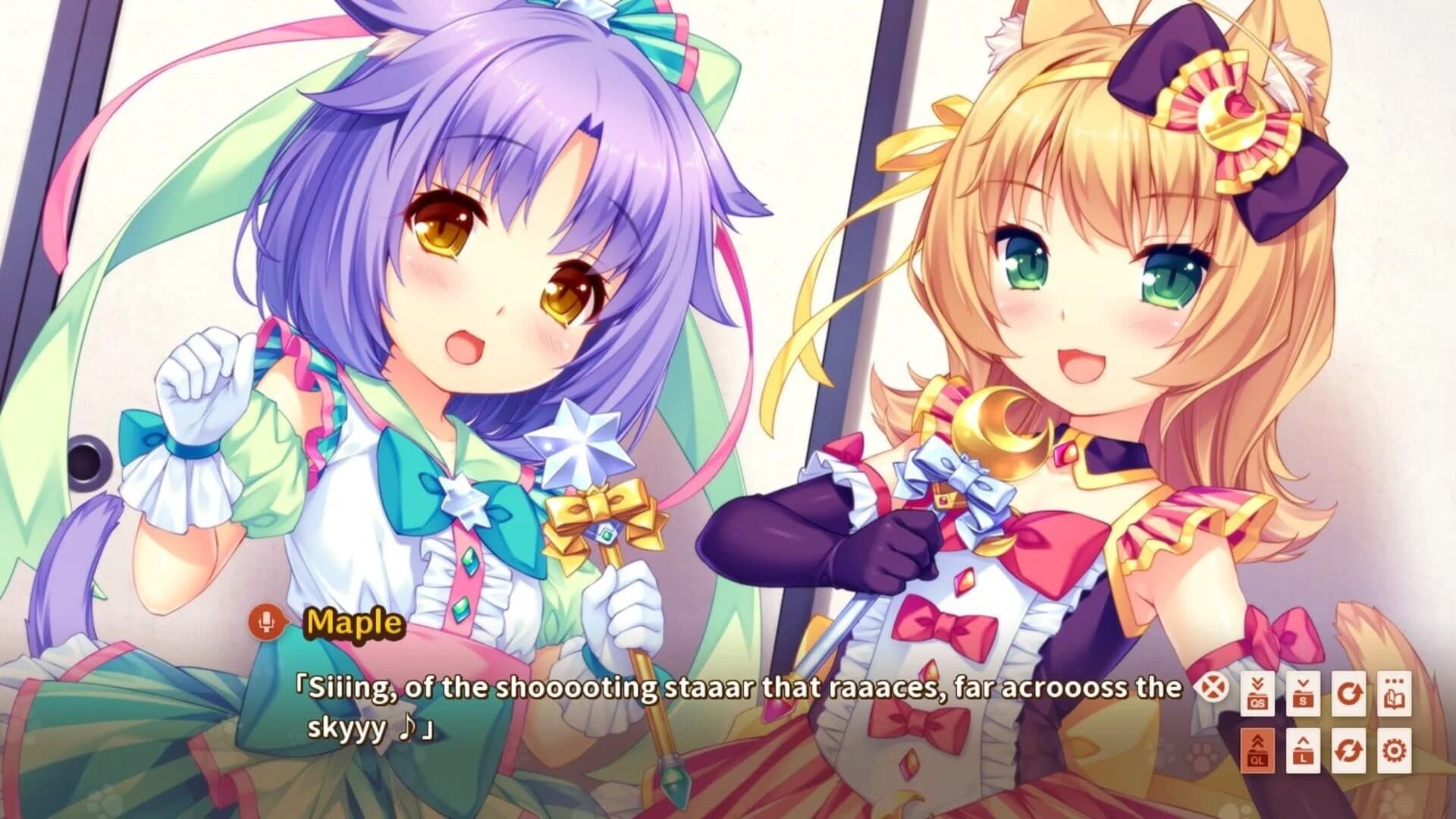Open the save menu via the S icon
This screenshot has width=1456, height=819.
coord(1303,693)
